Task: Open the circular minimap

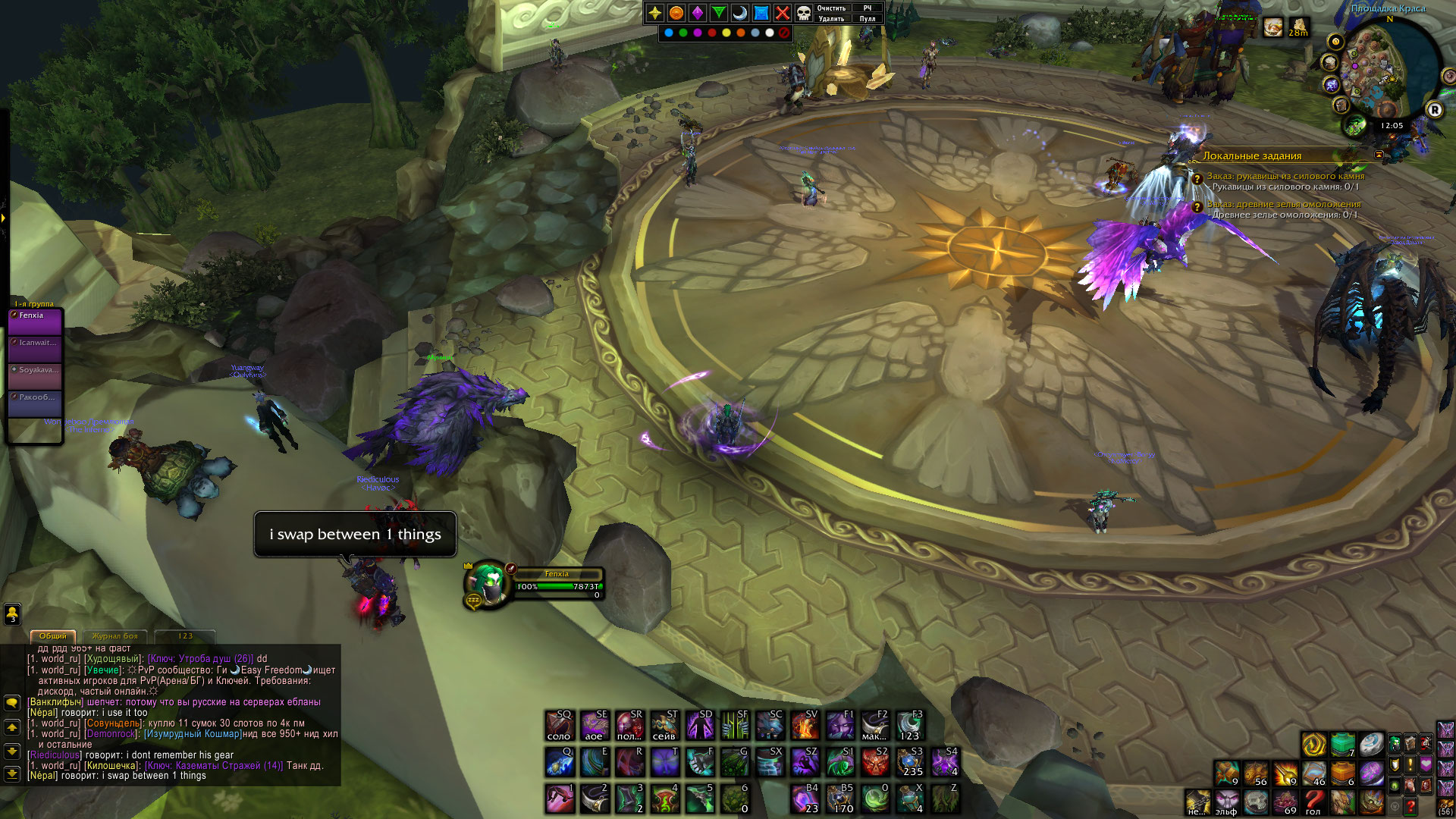Action: tap(1386, 70)
